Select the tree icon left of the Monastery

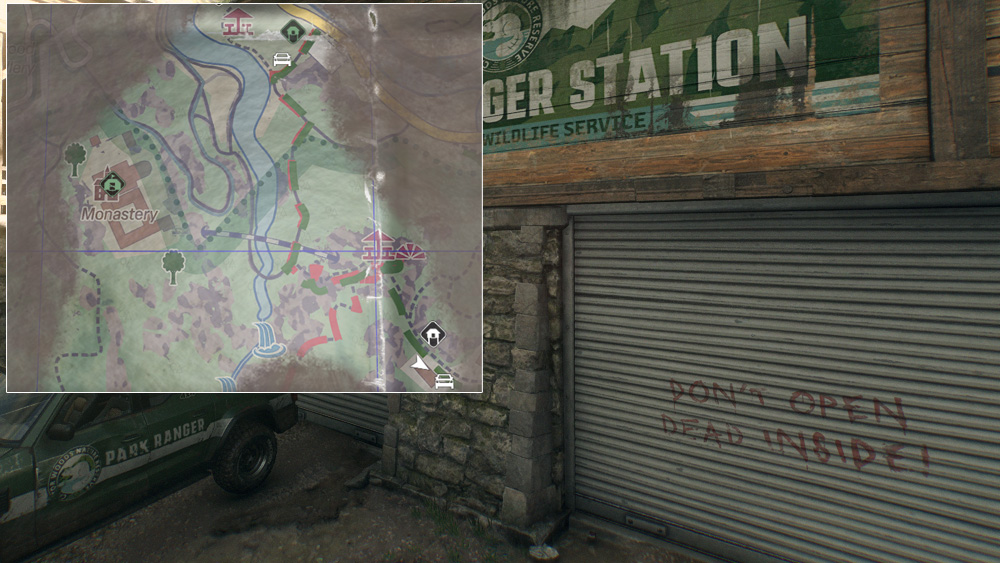tap(75, 157)
